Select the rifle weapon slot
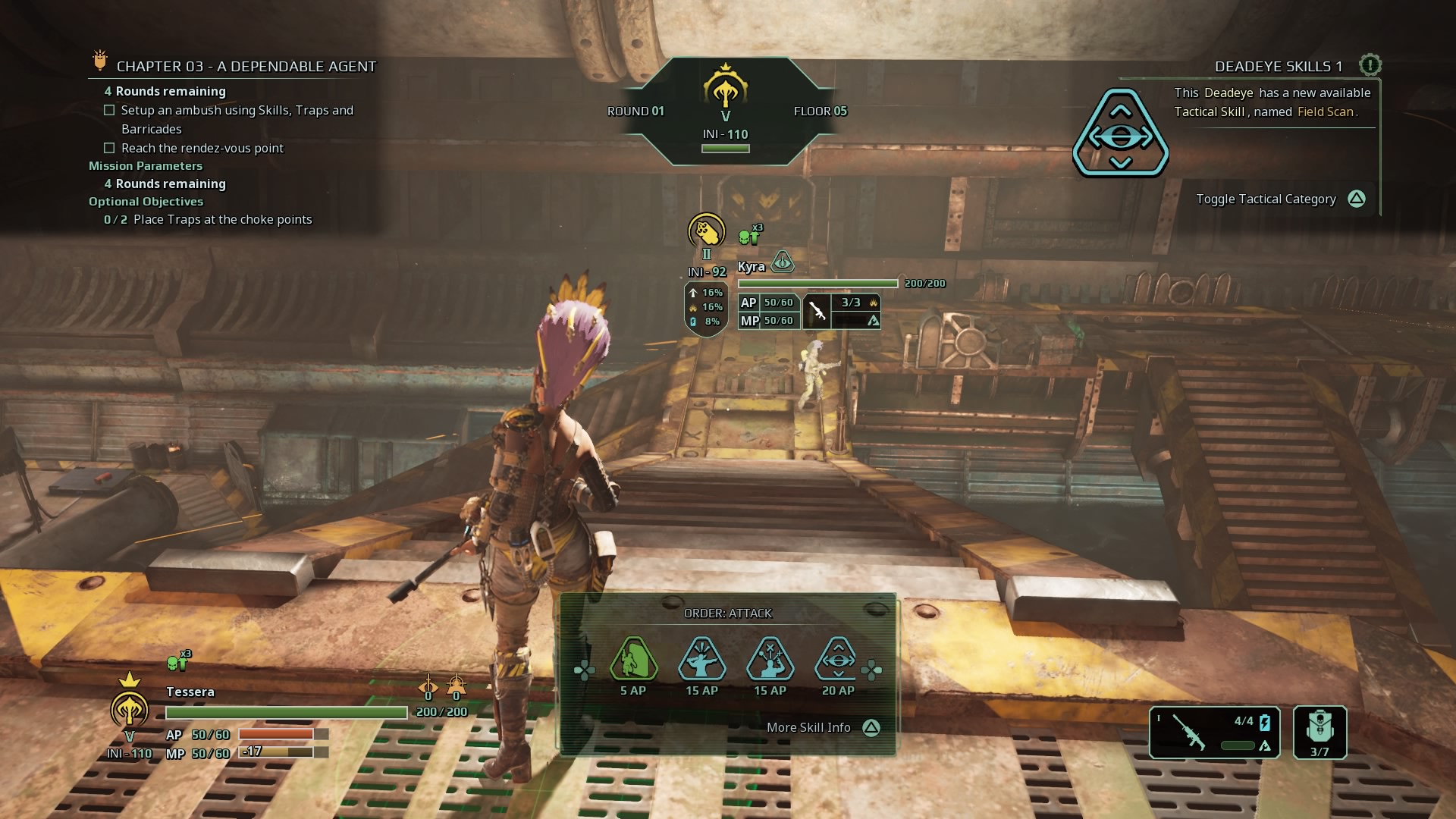Screen dimensions: 1456x819 point(1214,731)
